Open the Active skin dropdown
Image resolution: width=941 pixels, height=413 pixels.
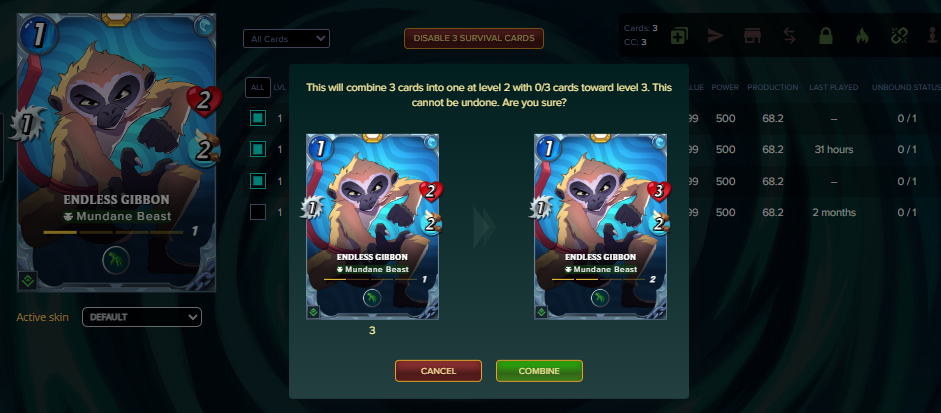[141, 317]
